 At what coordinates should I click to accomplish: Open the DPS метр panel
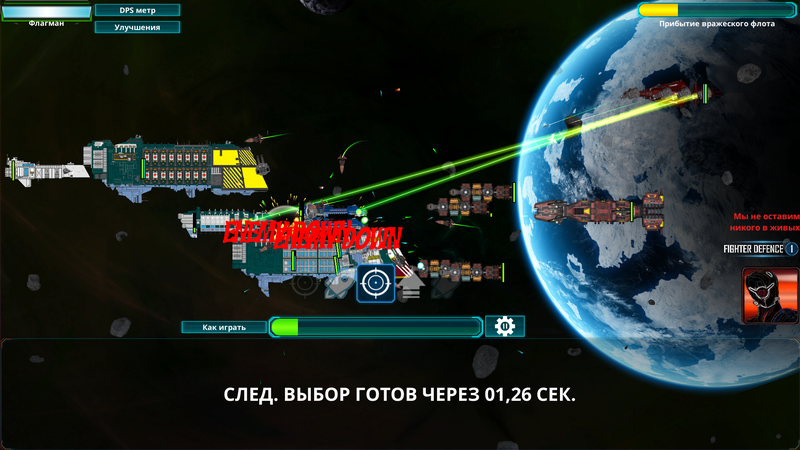tap(137, 10)
